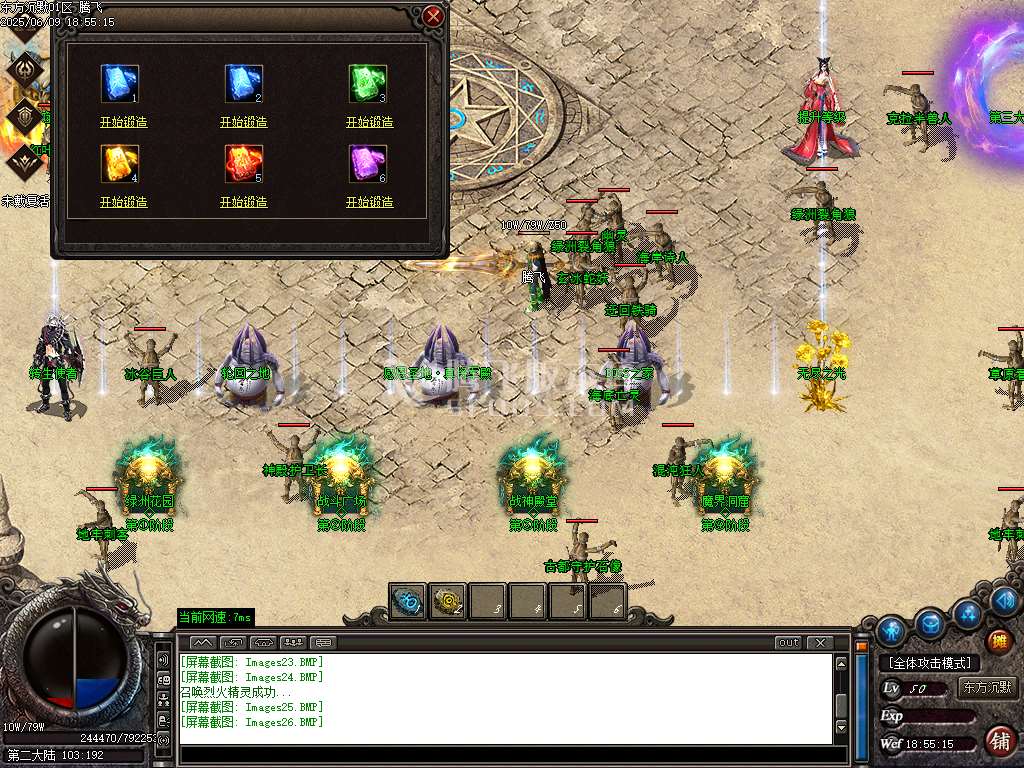Click the OUT button on the chat bar
The width and height of the screenshot is (1024, 768).
point(789,642)
